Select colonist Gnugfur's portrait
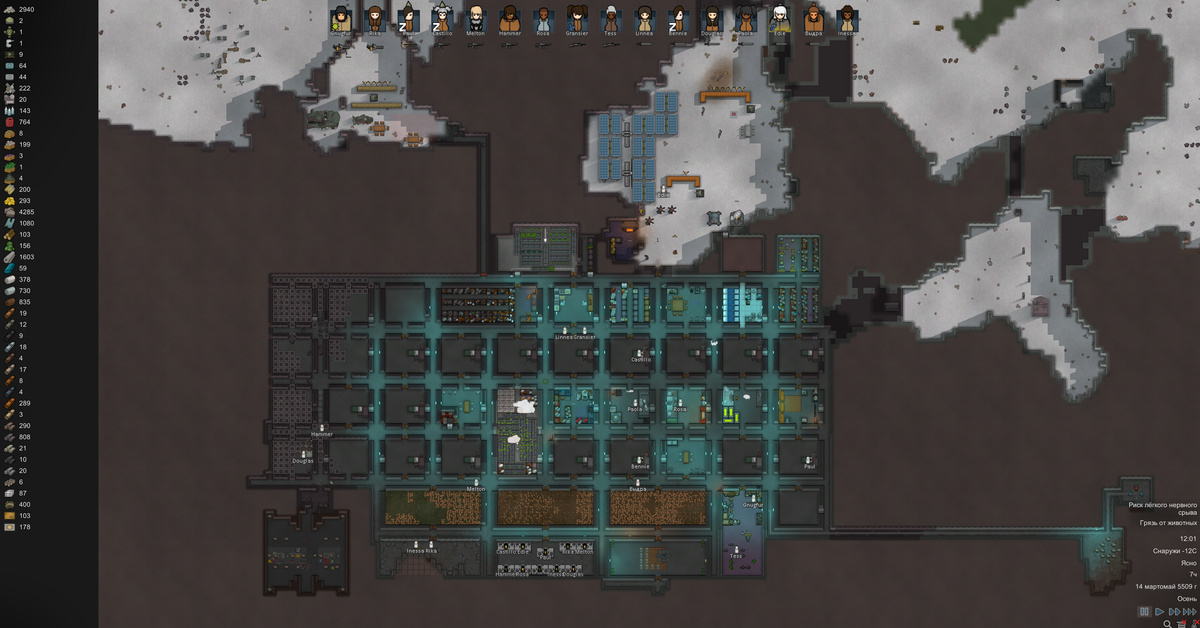 point(341,17)
